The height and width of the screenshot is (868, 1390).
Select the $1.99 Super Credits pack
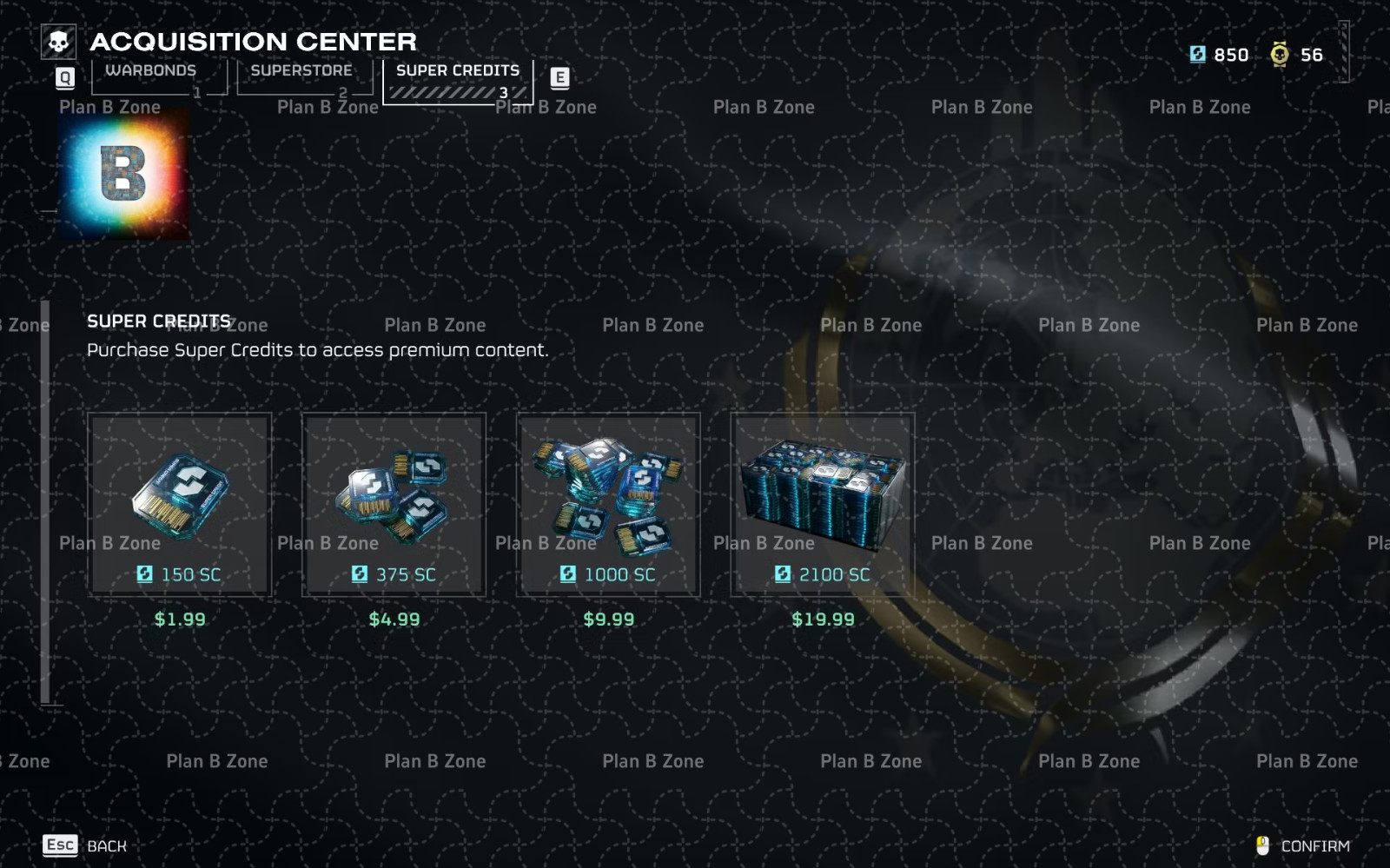tap(181, 504)
